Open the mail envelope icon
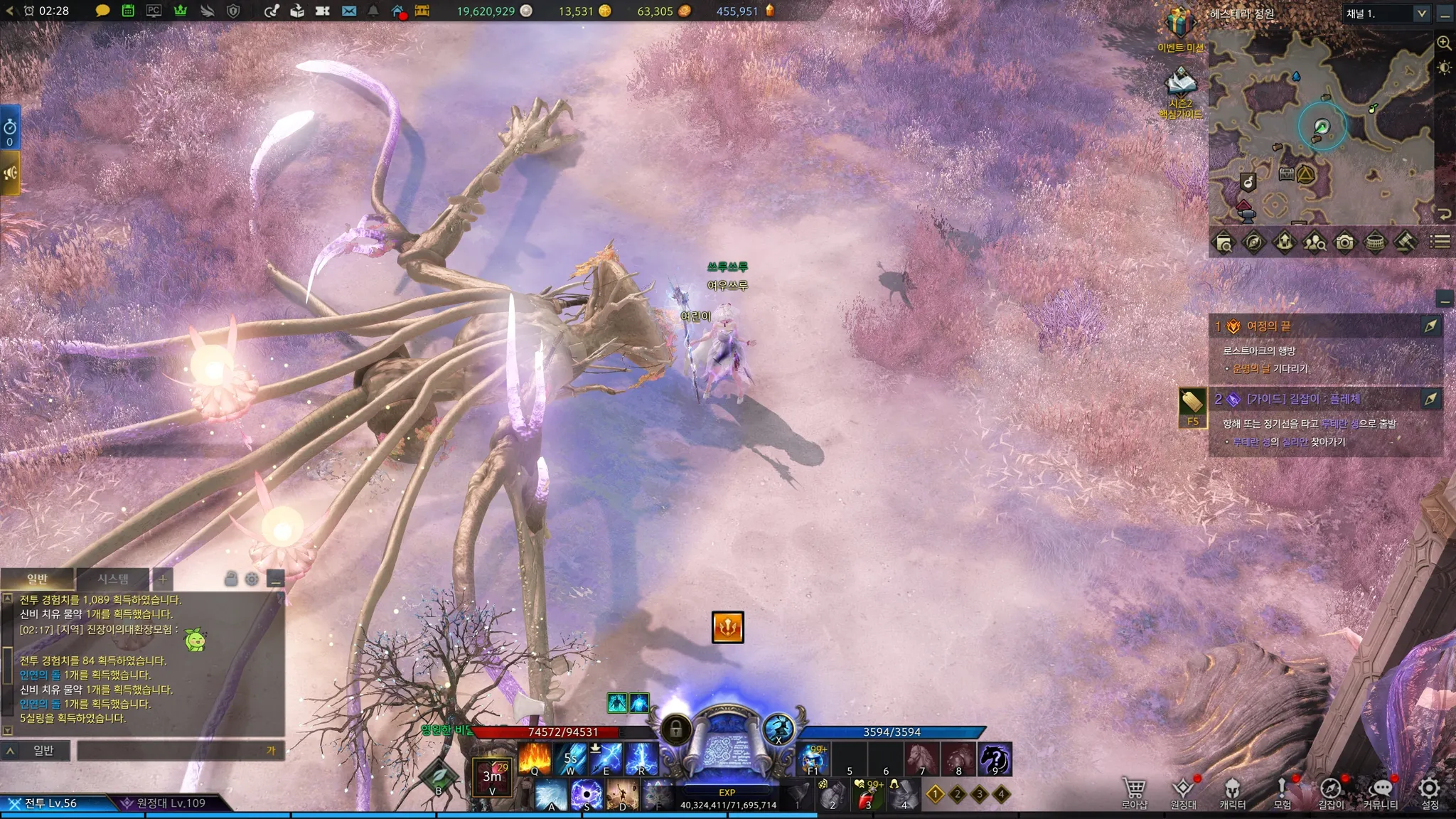The height and width of the screenshot is (819, 1456). tap(348, 11)
